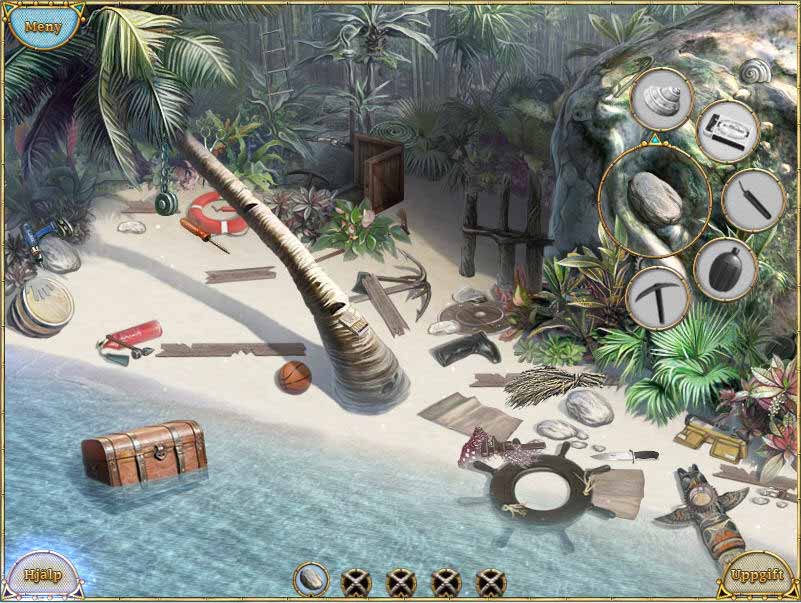Select the matchbox item icon
Screen dimensions: 801x603
pos(725,131)
